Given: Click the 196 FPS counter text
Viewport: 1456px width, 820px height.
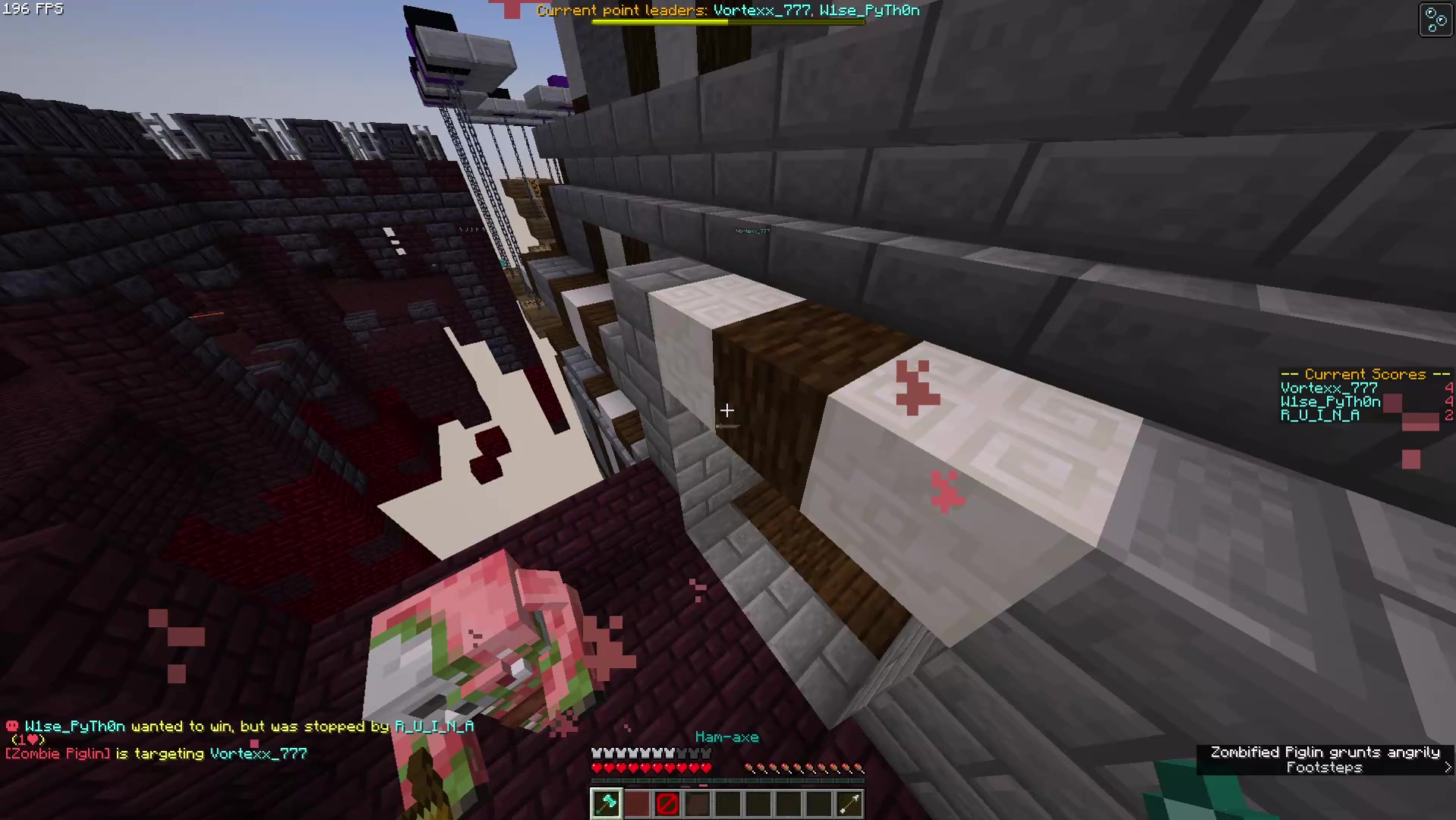Looking at the screenshot, I should click(x=33, y=9).
